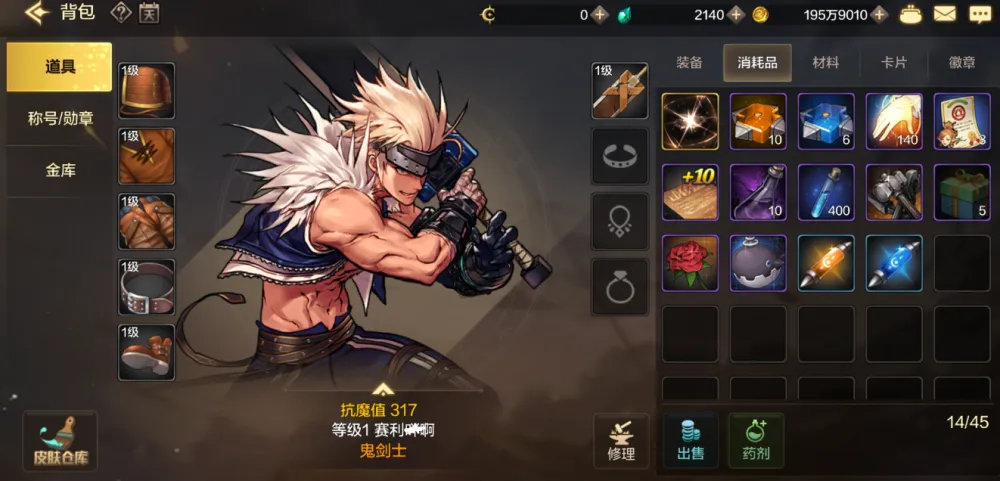Open the chat speech bubble icon
This screenshot has width=1000, height=481.
(979, 14)
